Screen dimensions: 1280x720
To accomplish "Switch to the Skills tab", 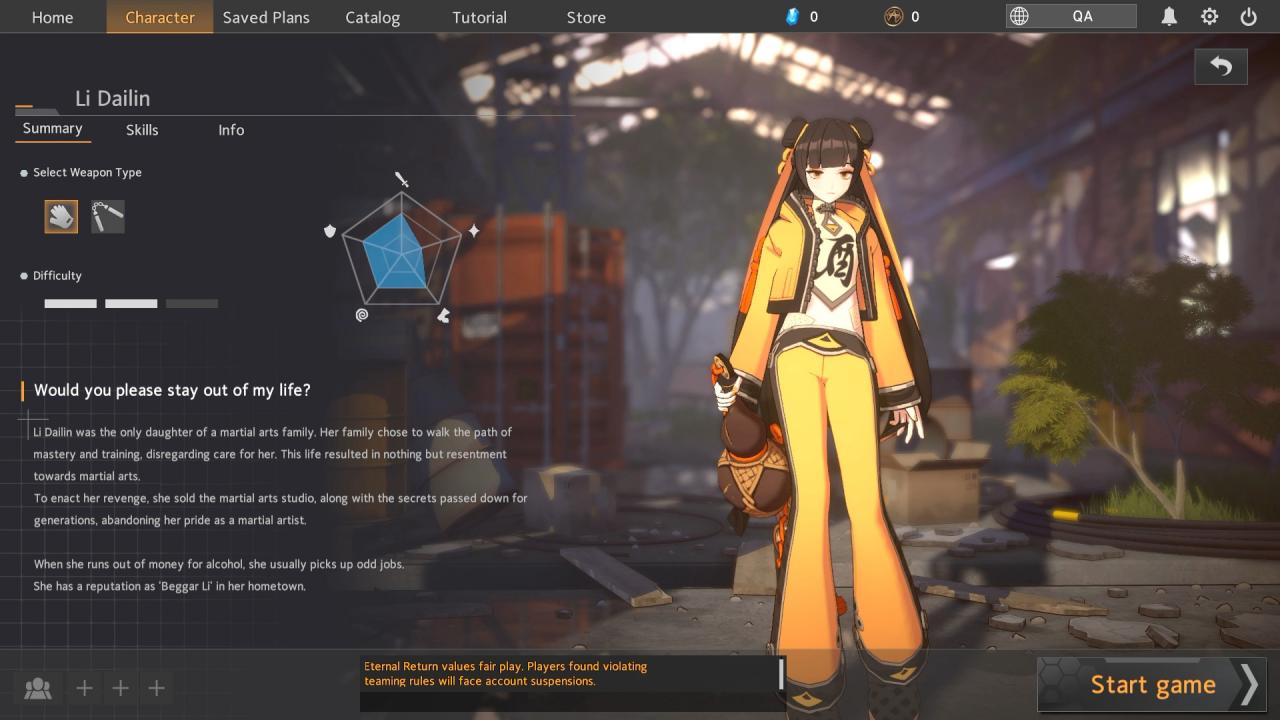I will 142,130.
